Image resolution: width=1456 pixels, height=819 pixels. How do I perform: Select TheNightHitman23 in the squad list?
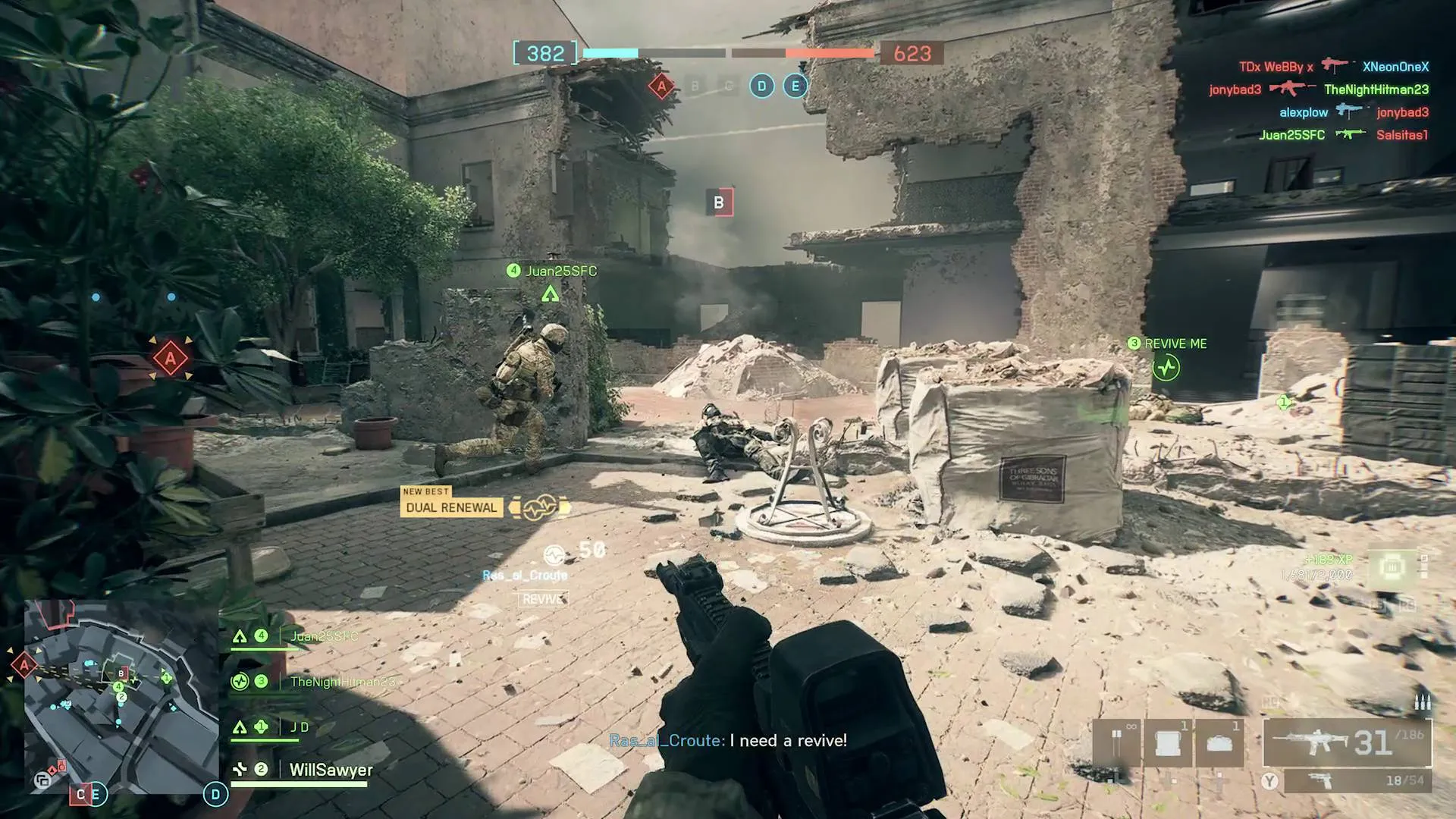tap(341, 681)
